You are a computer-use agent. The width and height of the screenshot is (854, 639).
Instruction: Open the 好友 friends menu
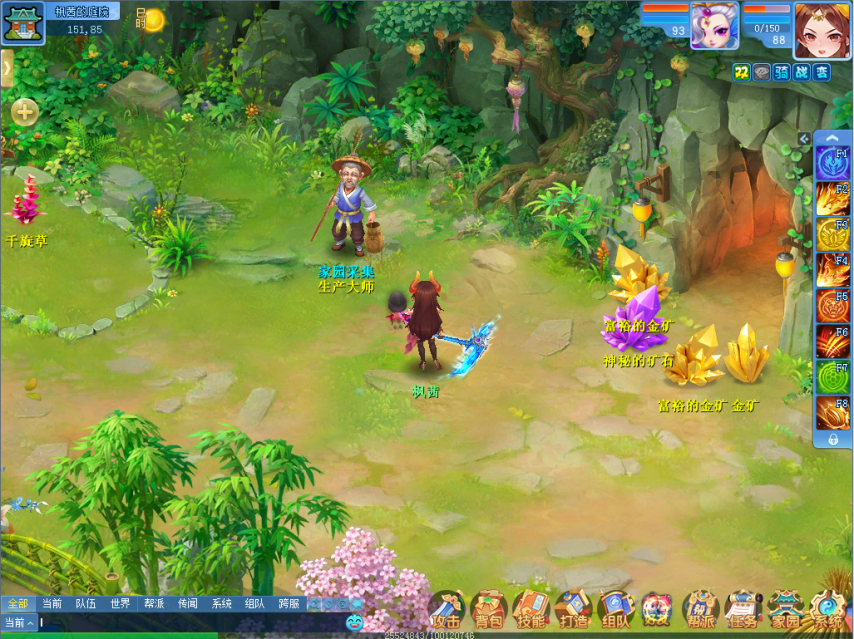657,609
